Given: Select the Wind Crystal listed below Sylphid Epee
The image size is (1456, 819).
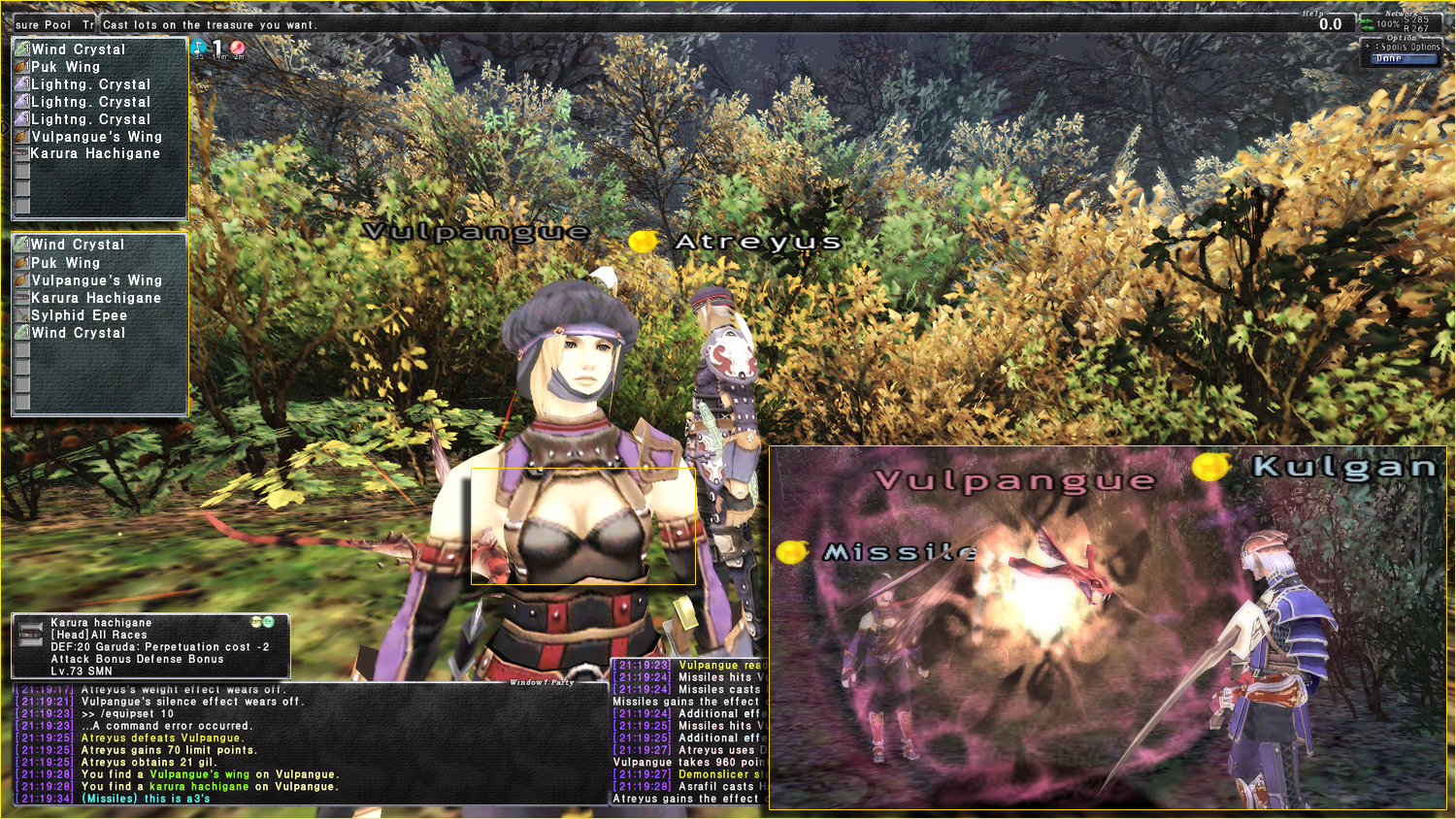Looking at the screenshot, I should (78, 333).
